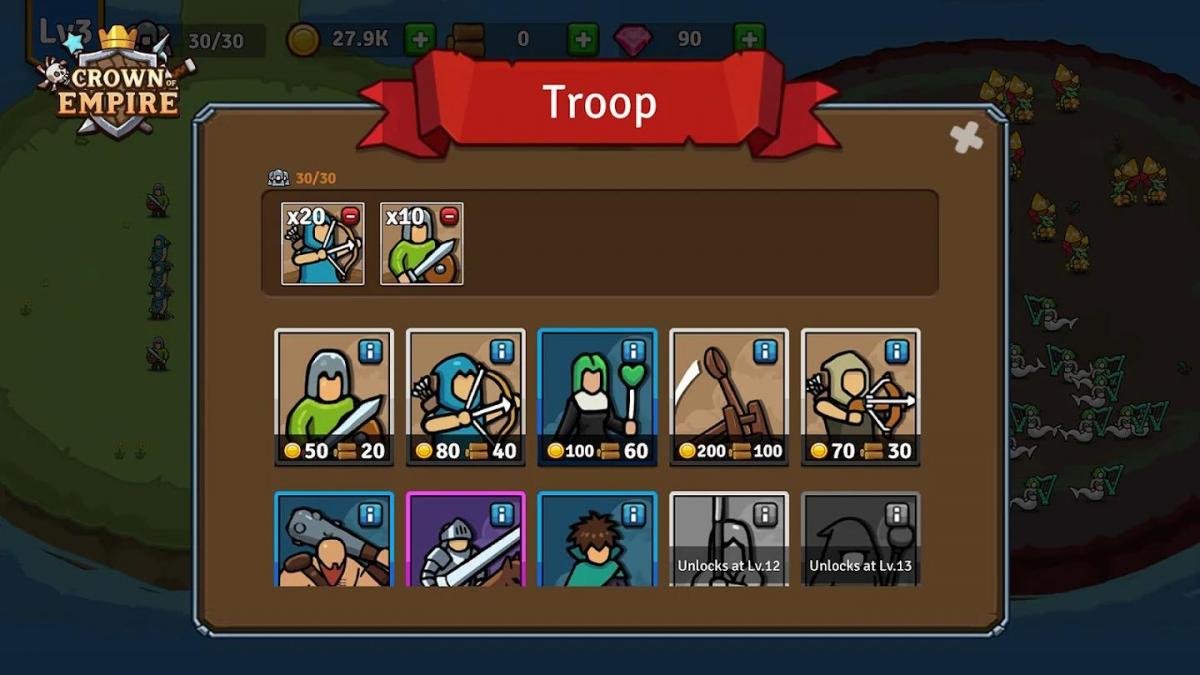View info for the tan-hooded crossbowman

tap(898, 351)
